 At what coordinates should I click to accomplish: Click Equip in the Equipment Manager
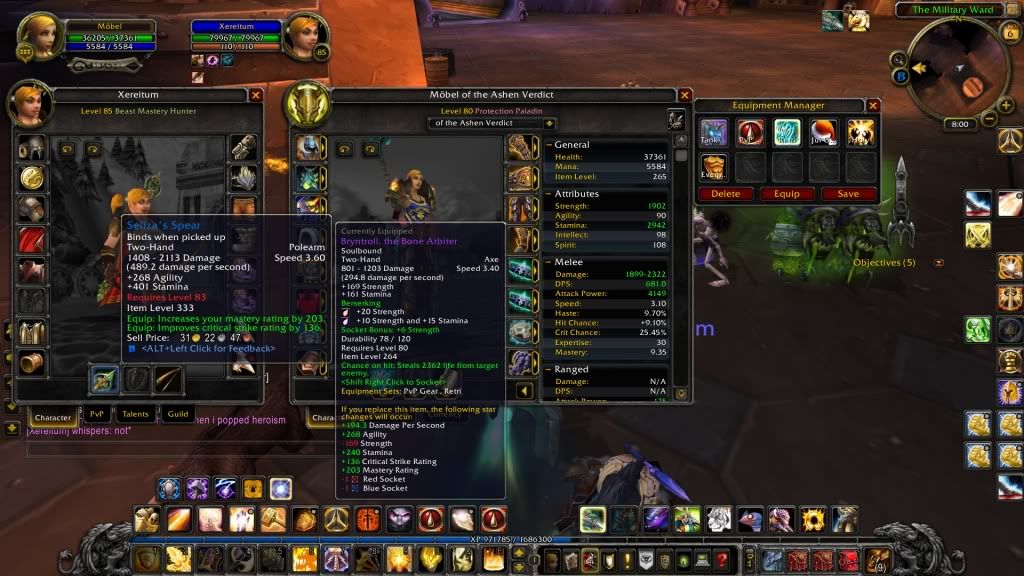click(788, 194)
